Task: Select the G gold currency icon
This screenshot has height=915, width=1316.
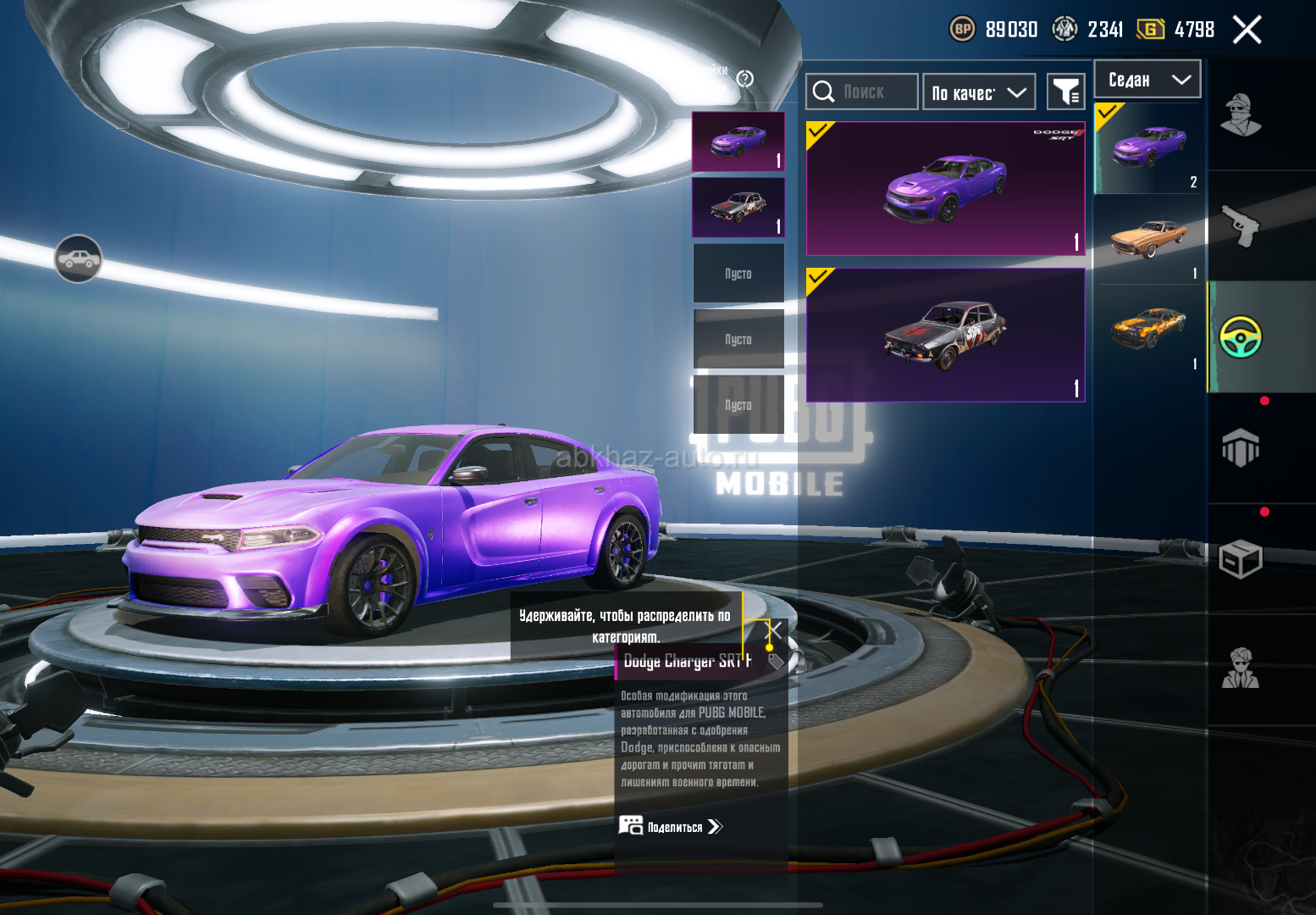Action: 1150,30
